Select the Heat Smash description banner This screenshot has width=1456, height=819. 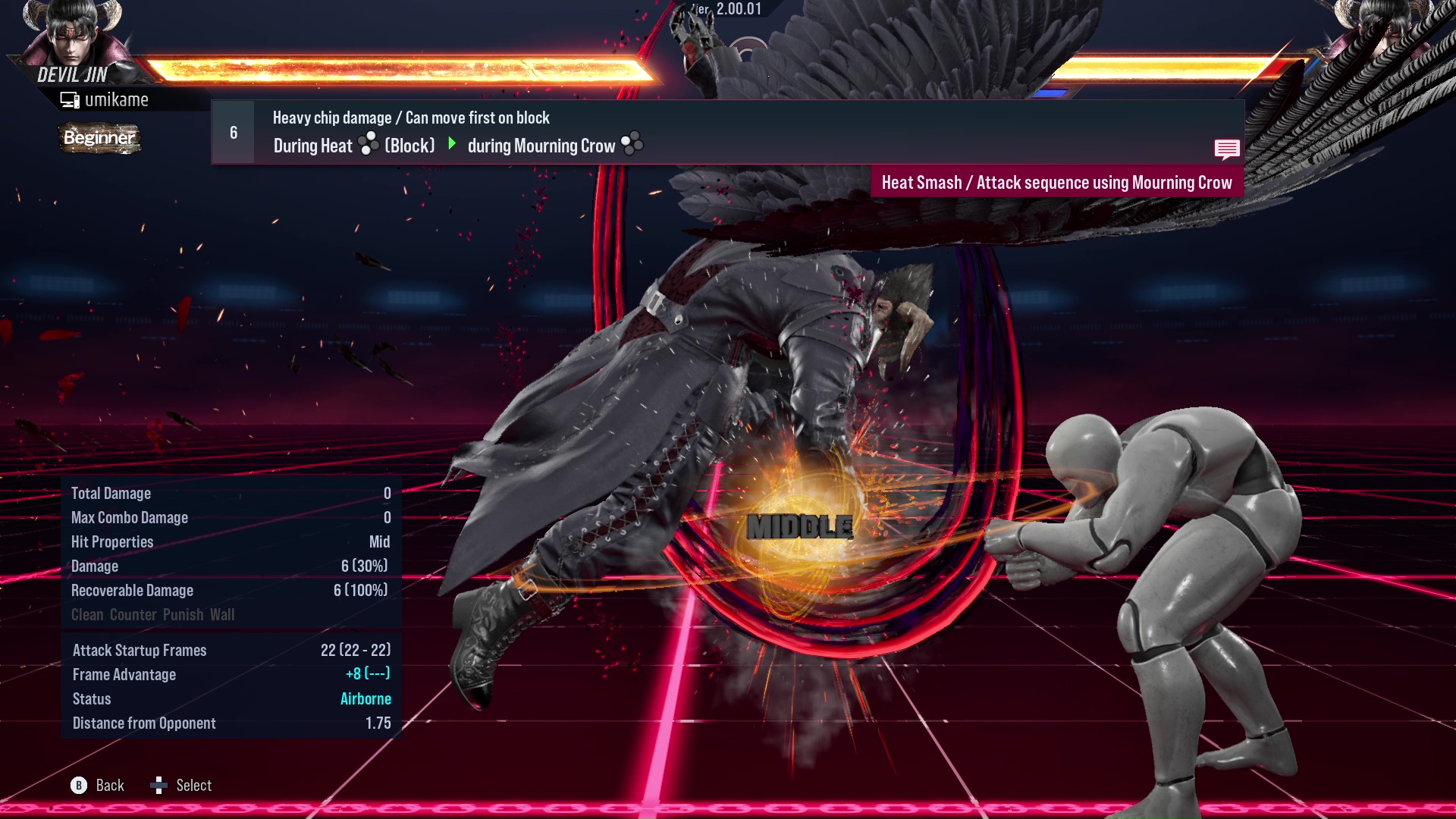click(x=1056, y=182)
